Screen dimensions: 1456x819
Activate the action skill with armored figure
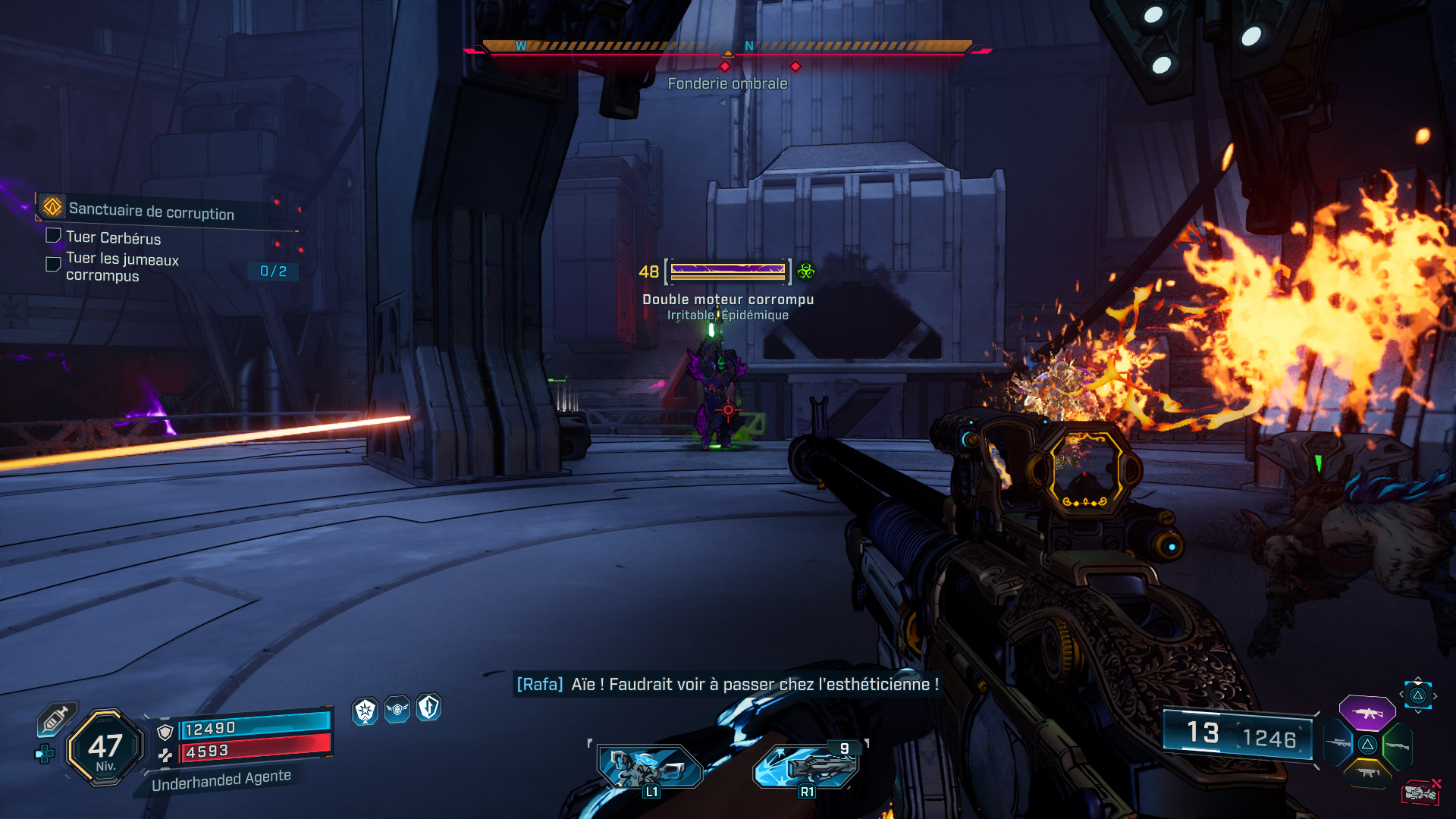pos(650,767)
